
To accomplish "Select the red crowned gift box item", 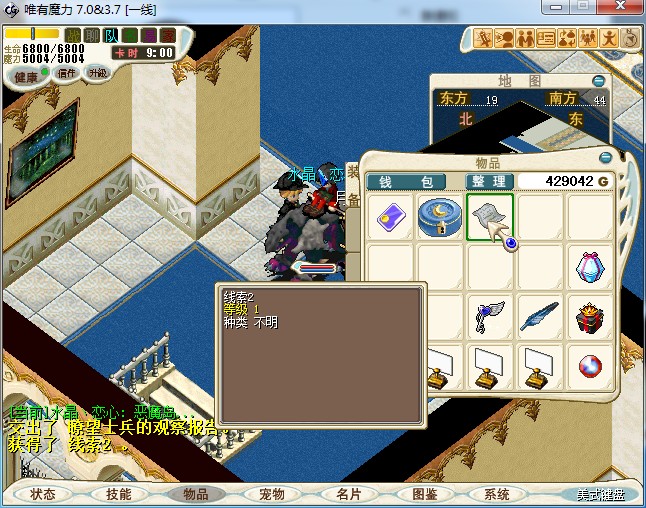I will (x=590, y=318).
